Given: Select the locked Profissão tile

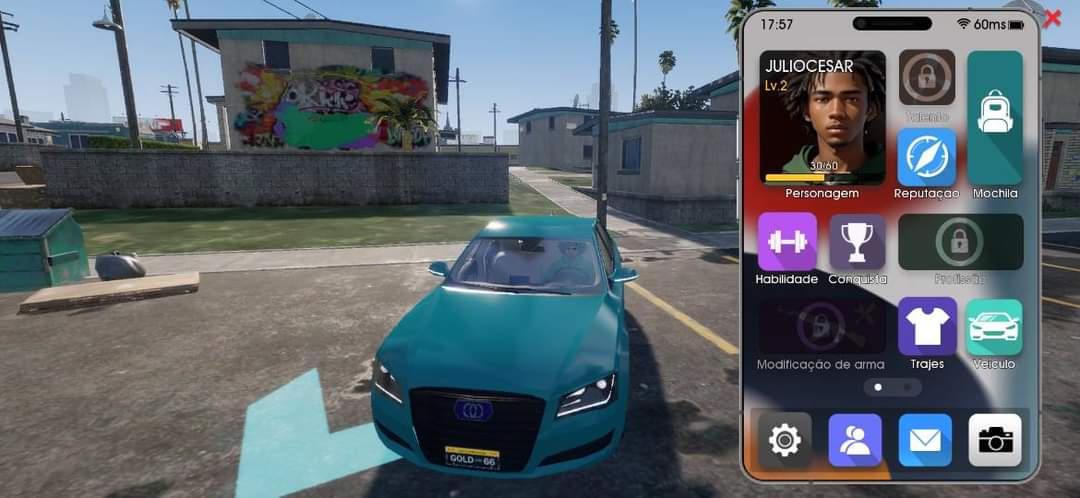Looking at the screenshot, I should (960, 242).
